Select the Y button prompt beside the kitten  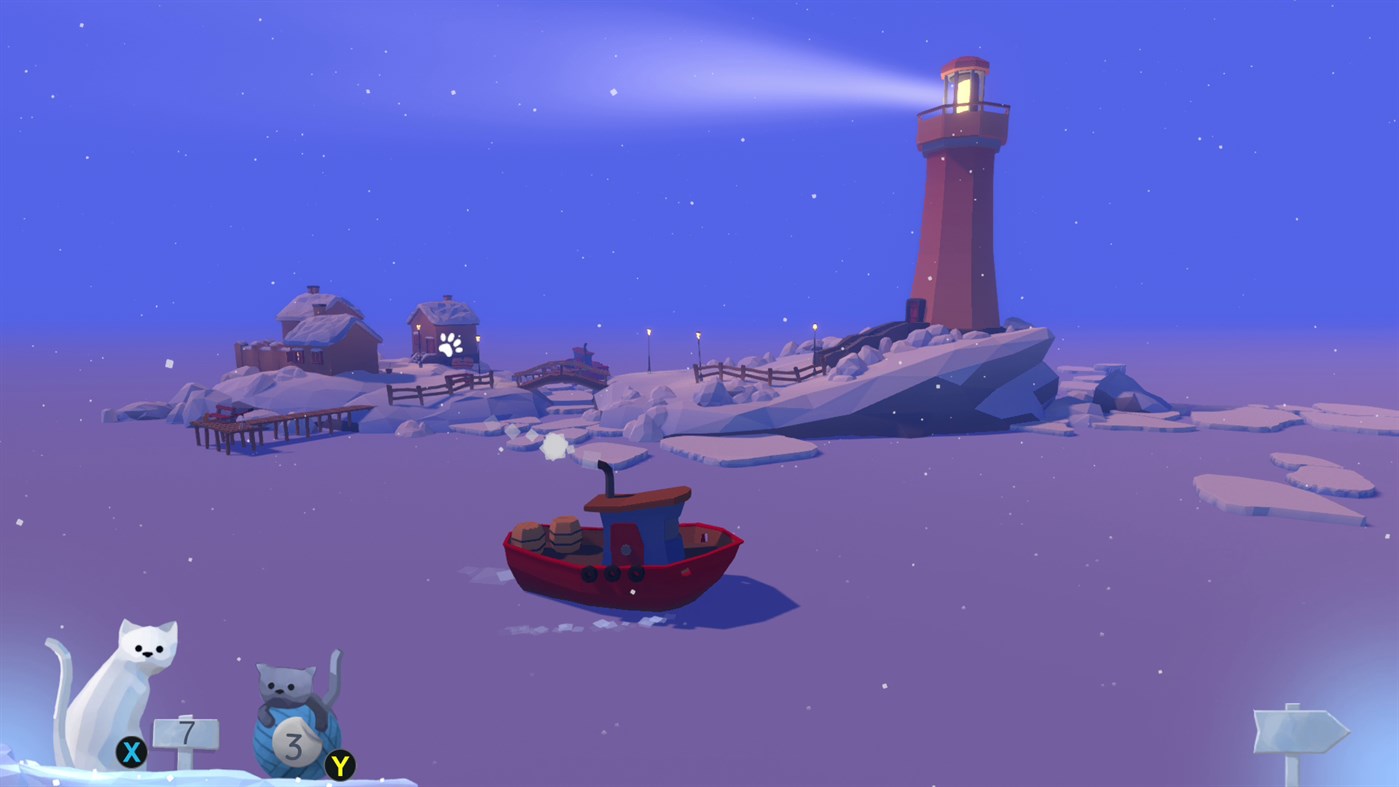click(338, 762)
